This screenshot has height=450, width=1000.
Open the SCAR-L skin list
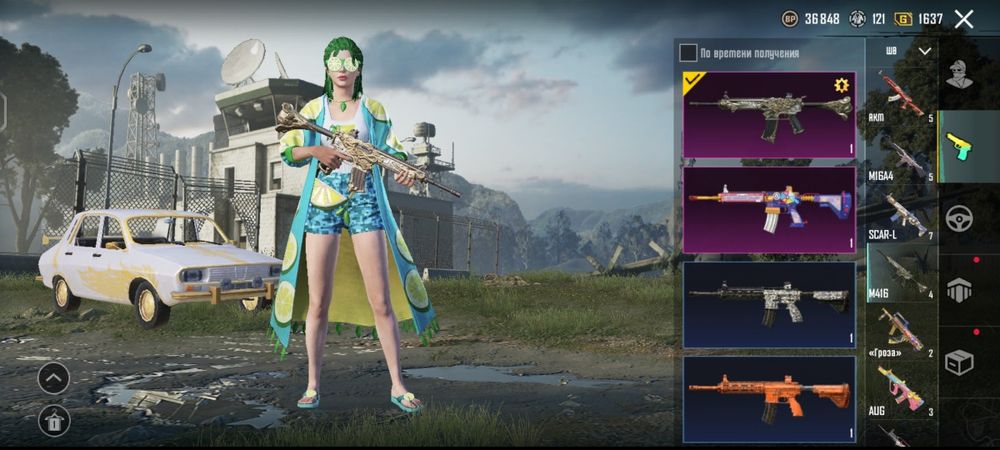901,216
